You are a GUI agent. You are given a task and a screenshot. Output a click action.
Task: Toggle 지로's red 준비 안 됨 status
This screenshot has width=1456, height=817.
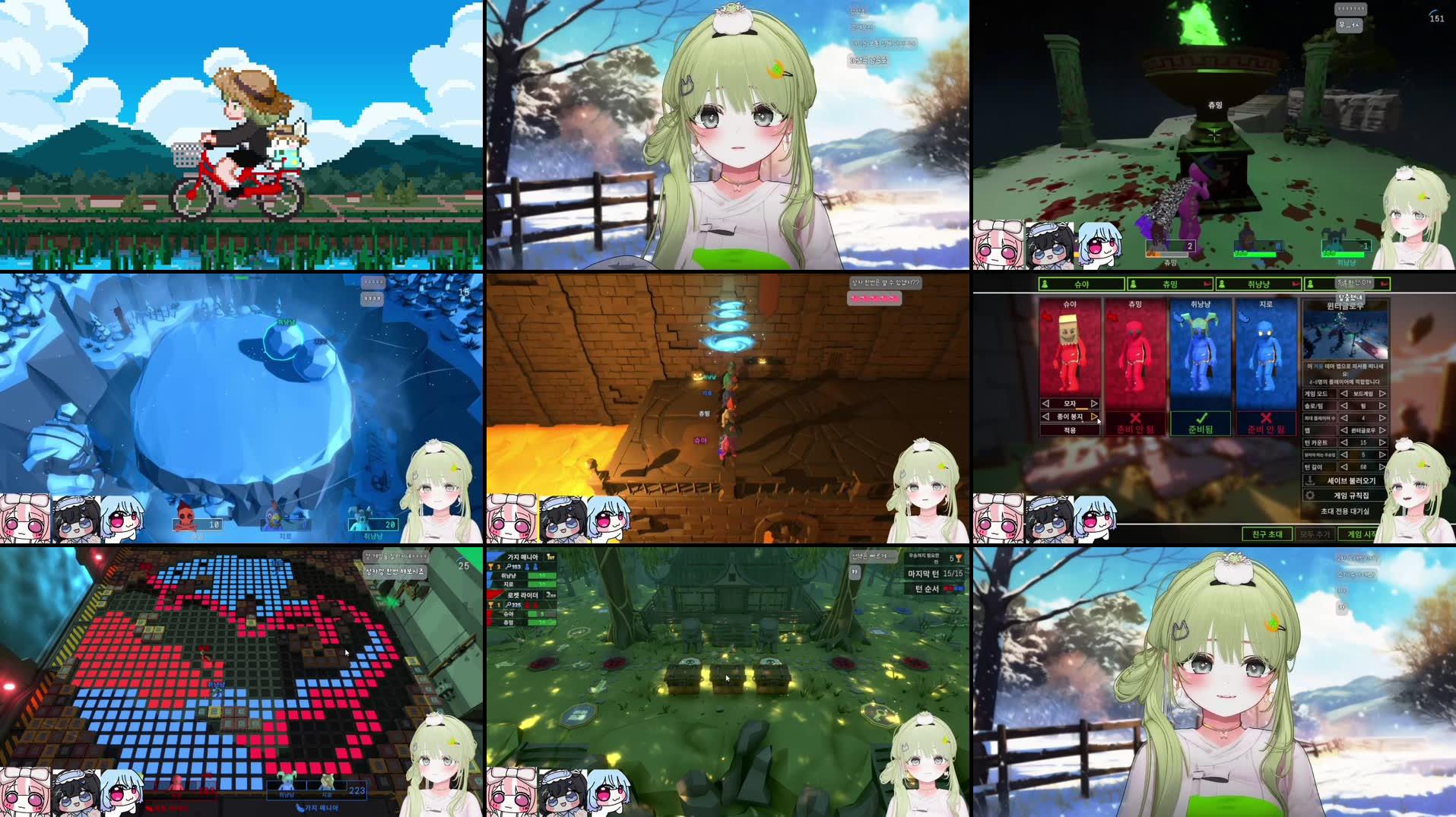coord(1266,419)
